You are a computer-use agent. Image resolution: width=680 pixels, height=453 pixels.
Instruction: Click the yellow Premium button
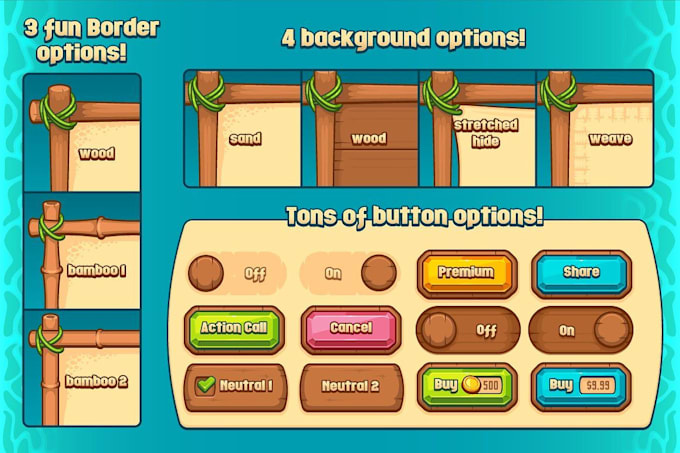coord(466,273)
